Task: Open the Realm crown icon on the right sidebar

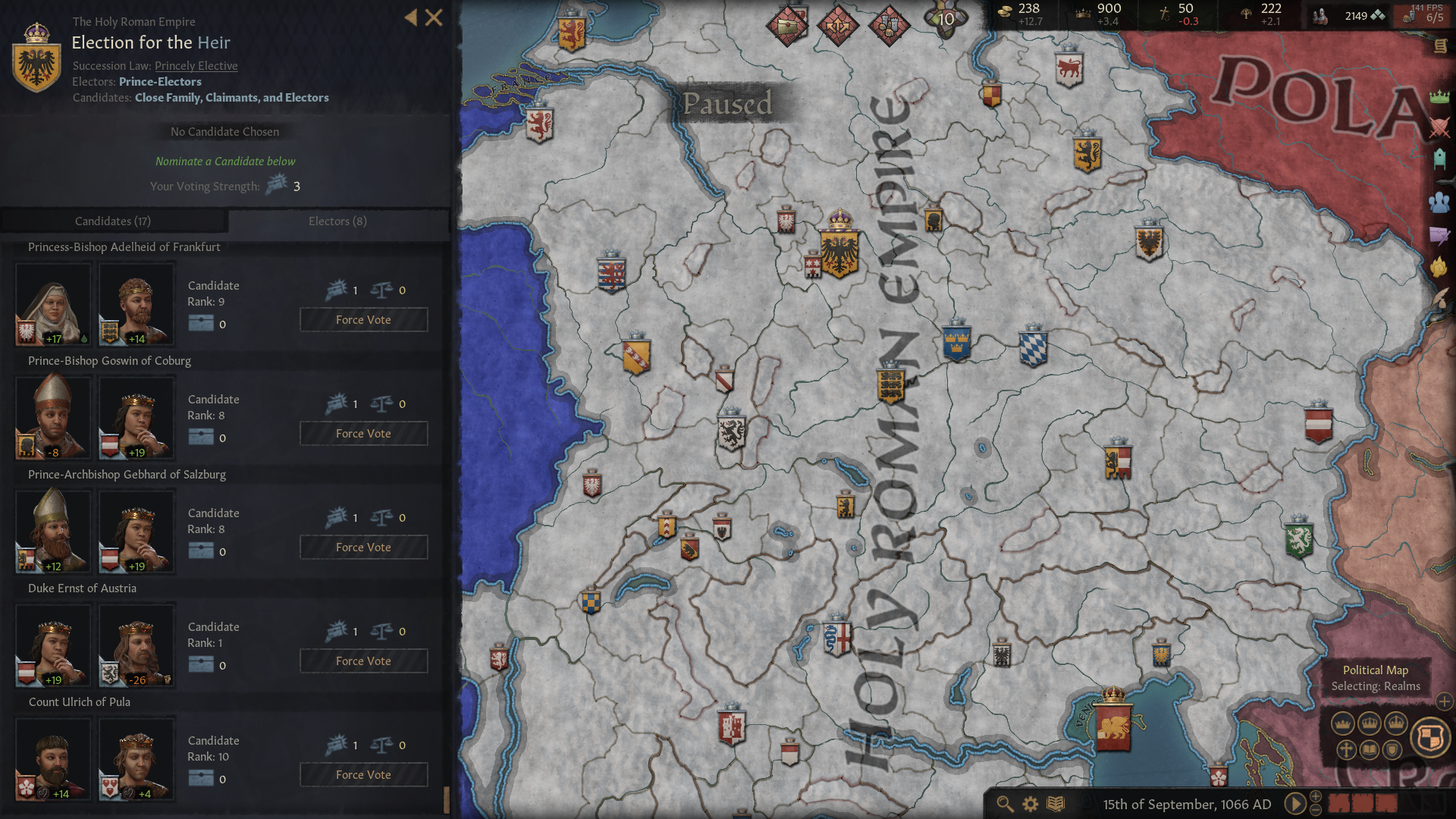Action: pyautogui.click(x=1439, y=97)
